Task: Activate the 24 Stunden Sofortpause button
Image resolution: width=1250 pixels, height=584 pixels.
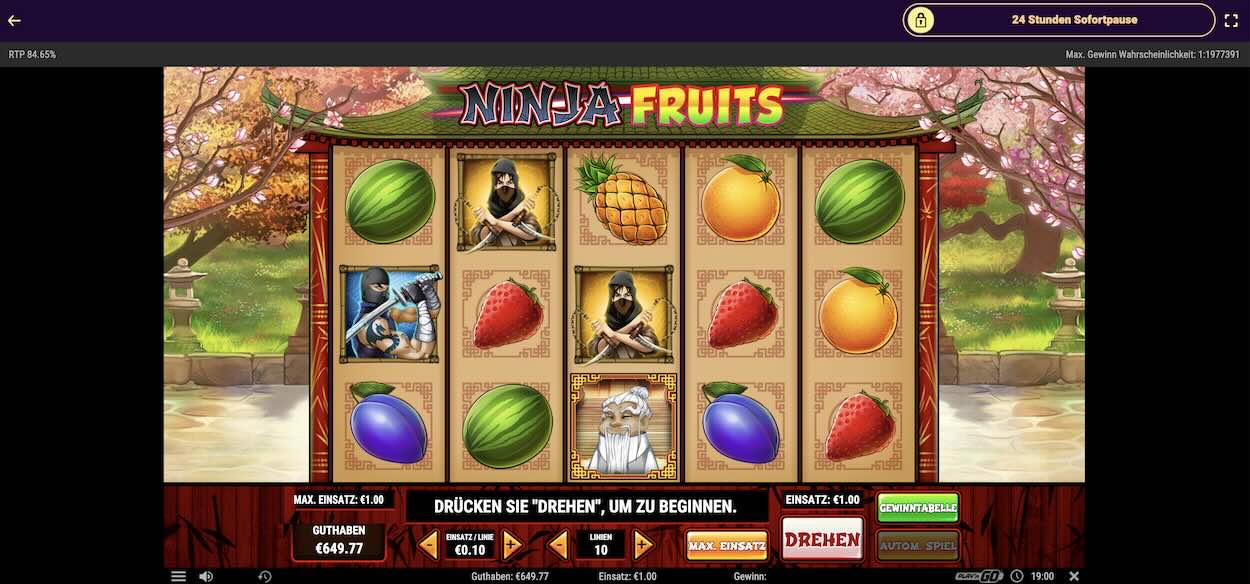Action: [1059, 20]
